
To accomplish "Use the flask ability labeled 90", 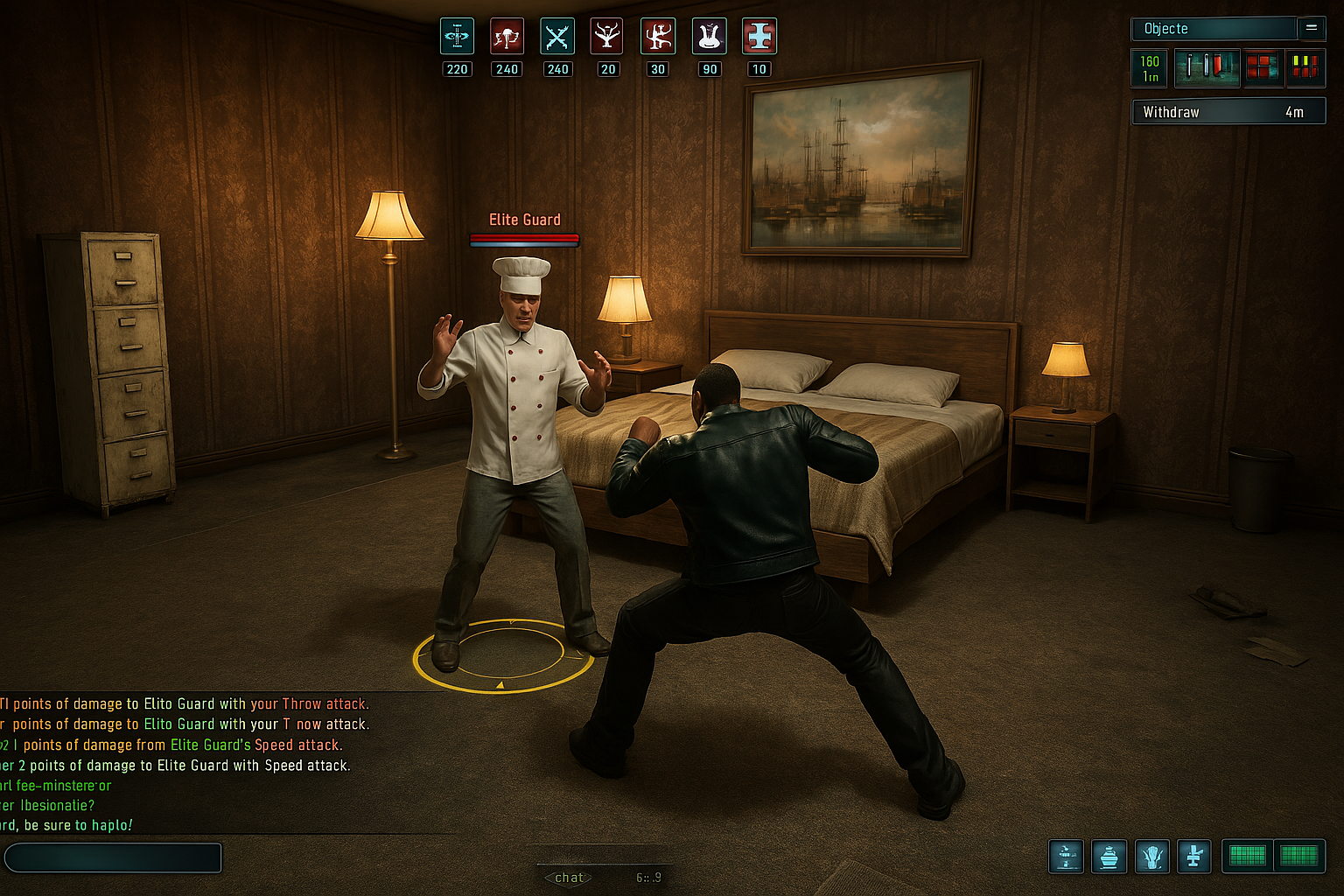I will (x=709, y=37).
